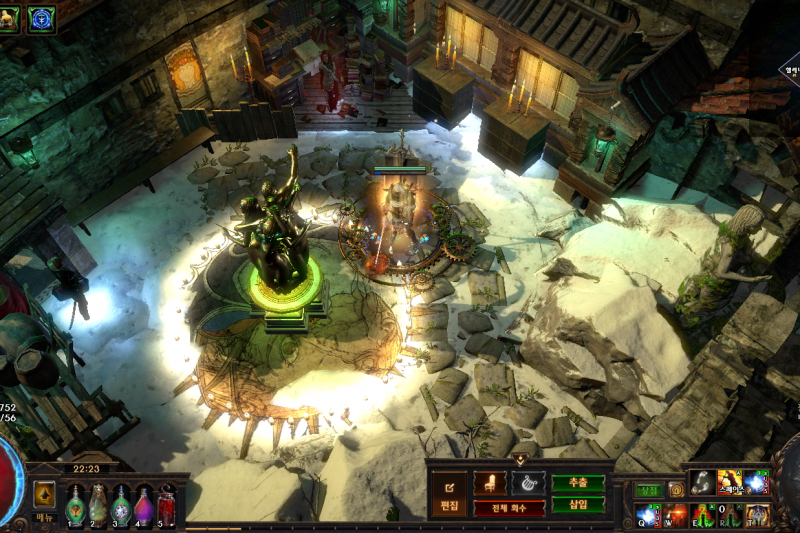The image size is (800, 533).
Task: Open the 상점 shop button
Action: tap(649, 490)
